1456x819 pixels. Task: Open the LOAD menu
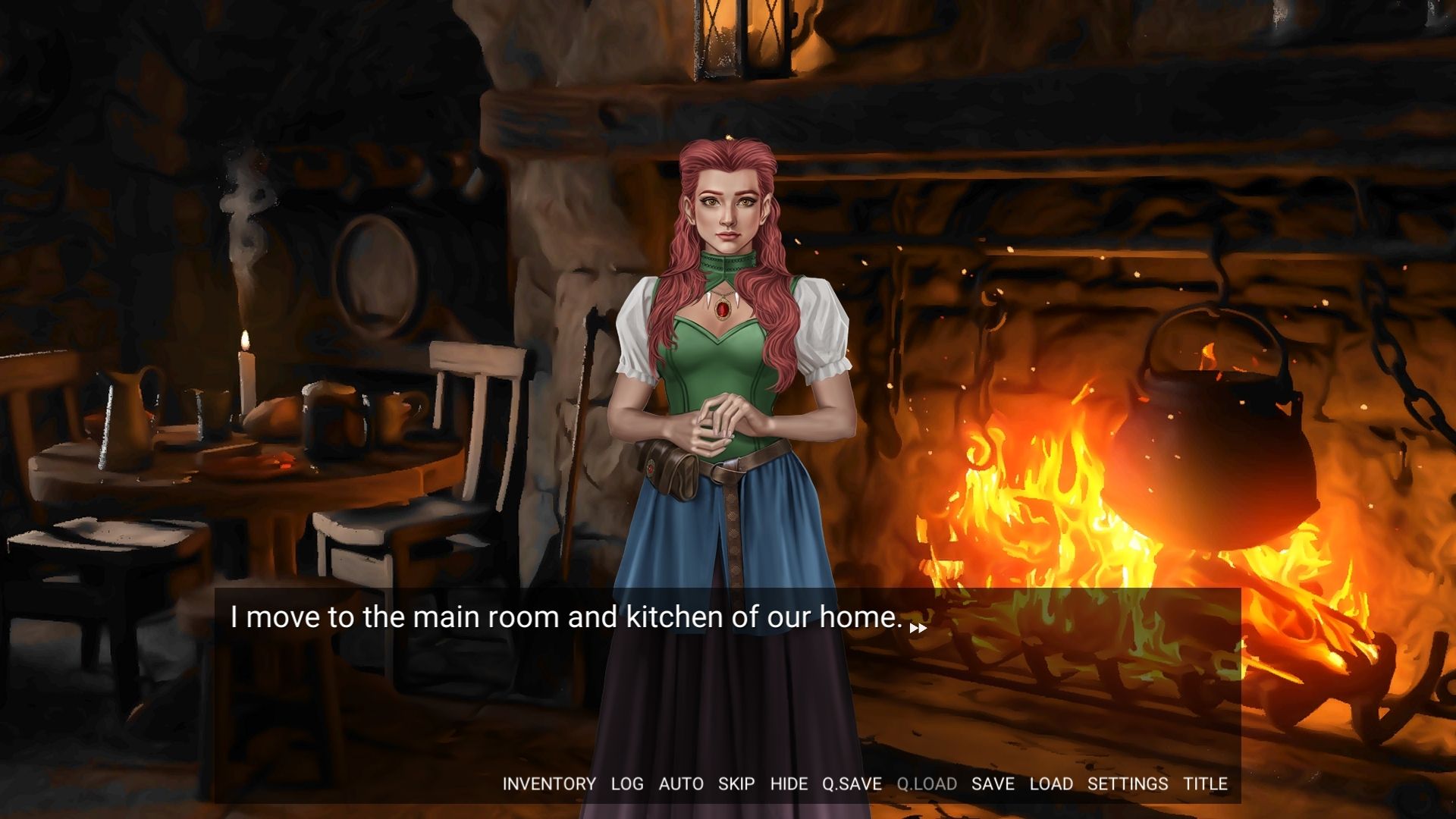click(x=1051, y=784)
